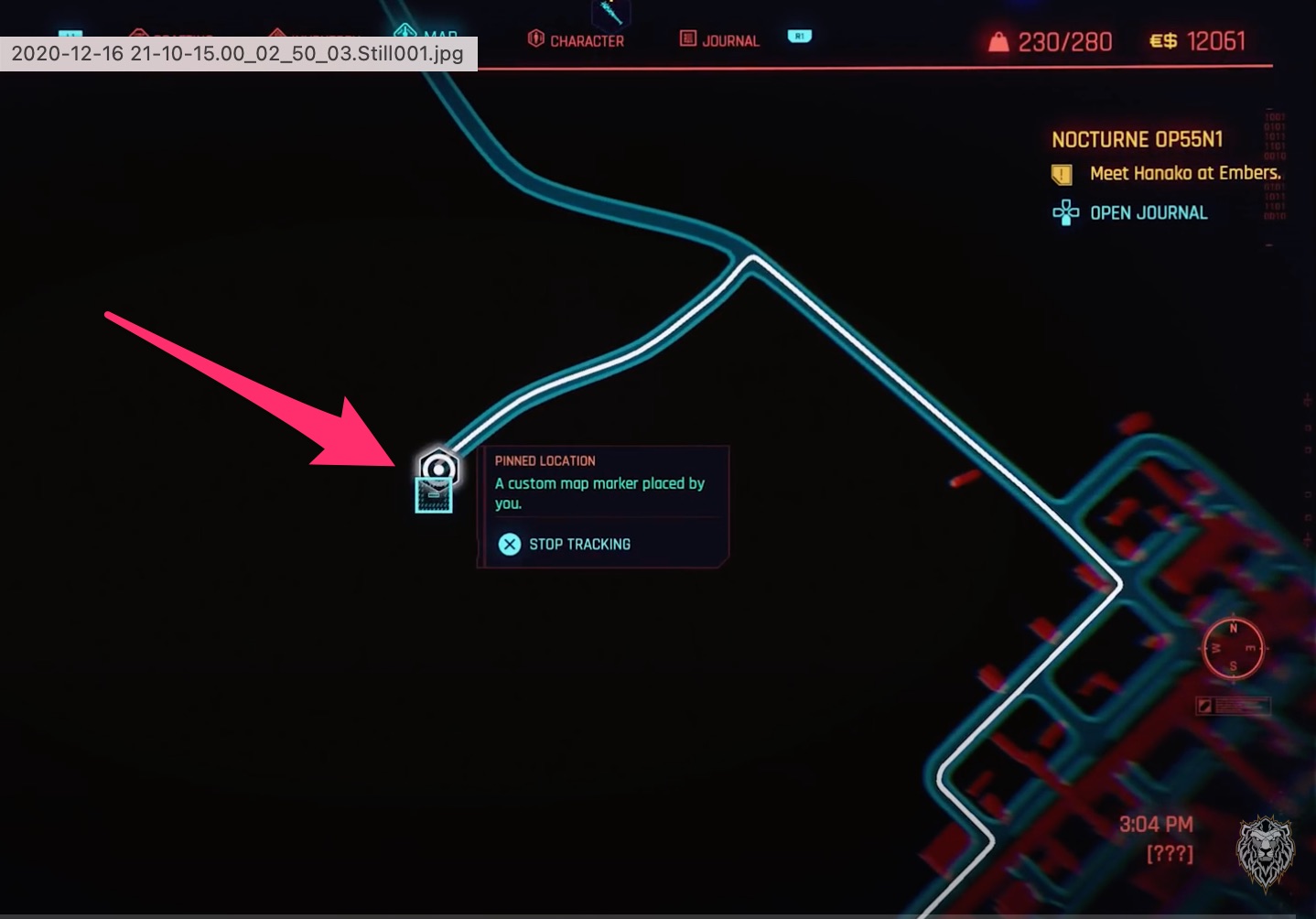This screenshot has width=1316, height=919.
Task: Click the d-pad icon beside Open Journal
Action: coord(1065,212)
